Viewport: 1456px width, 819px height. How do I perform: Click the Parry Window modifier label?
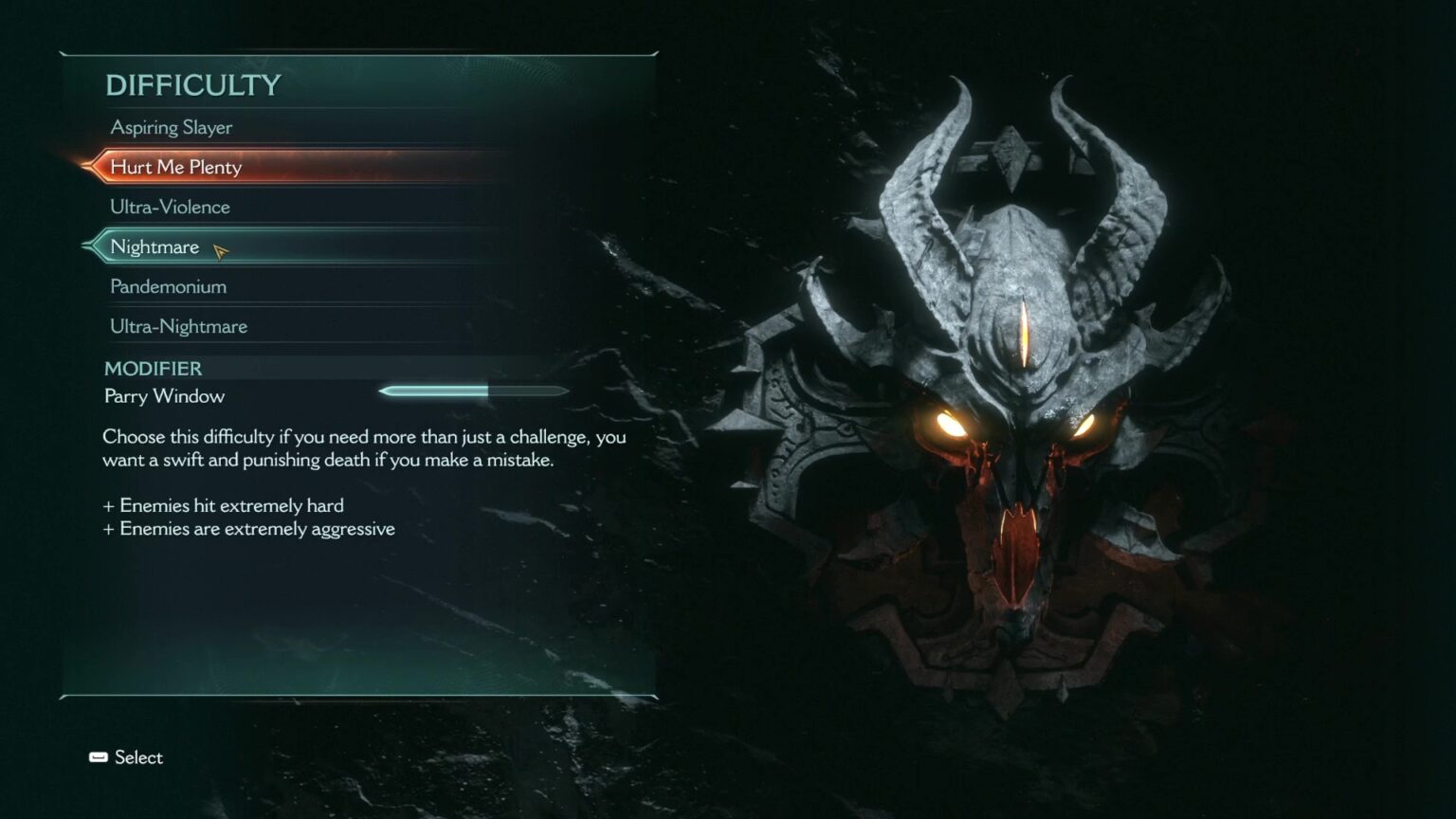[164, 396]
